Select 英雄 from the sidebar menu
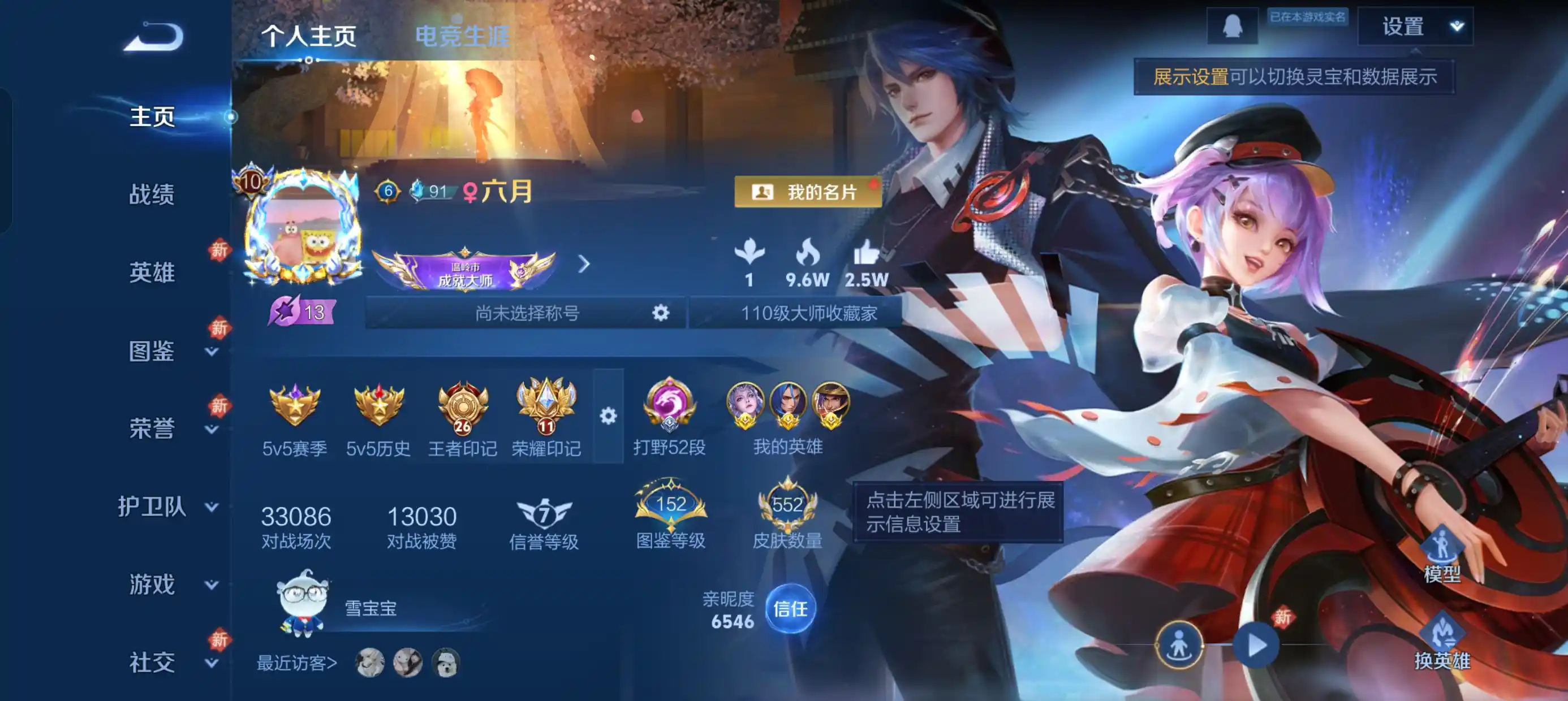1568x701 pixels. coord(152,272)
